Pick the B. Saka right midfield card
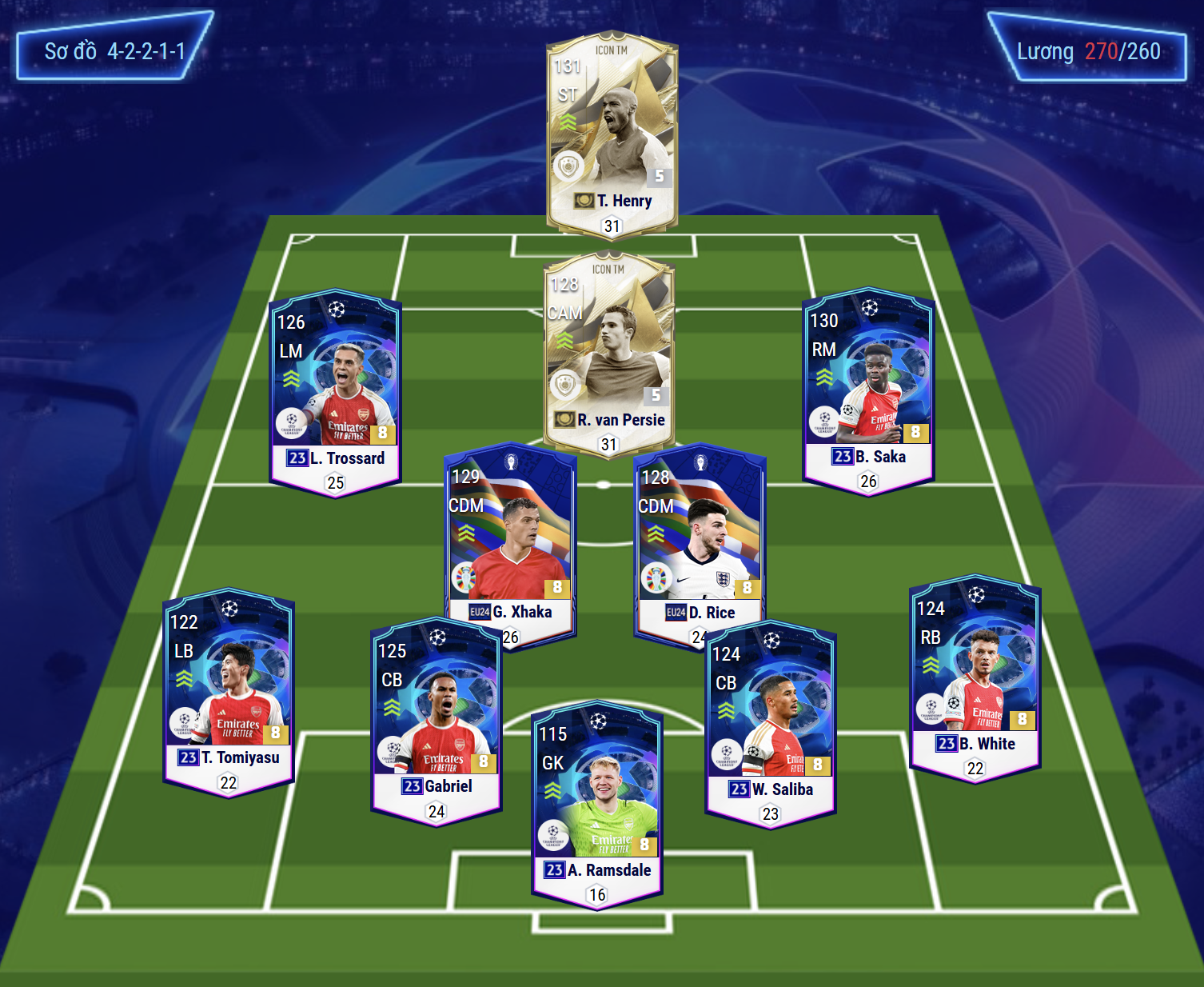The image size is (1204, 987). (868, 389)
